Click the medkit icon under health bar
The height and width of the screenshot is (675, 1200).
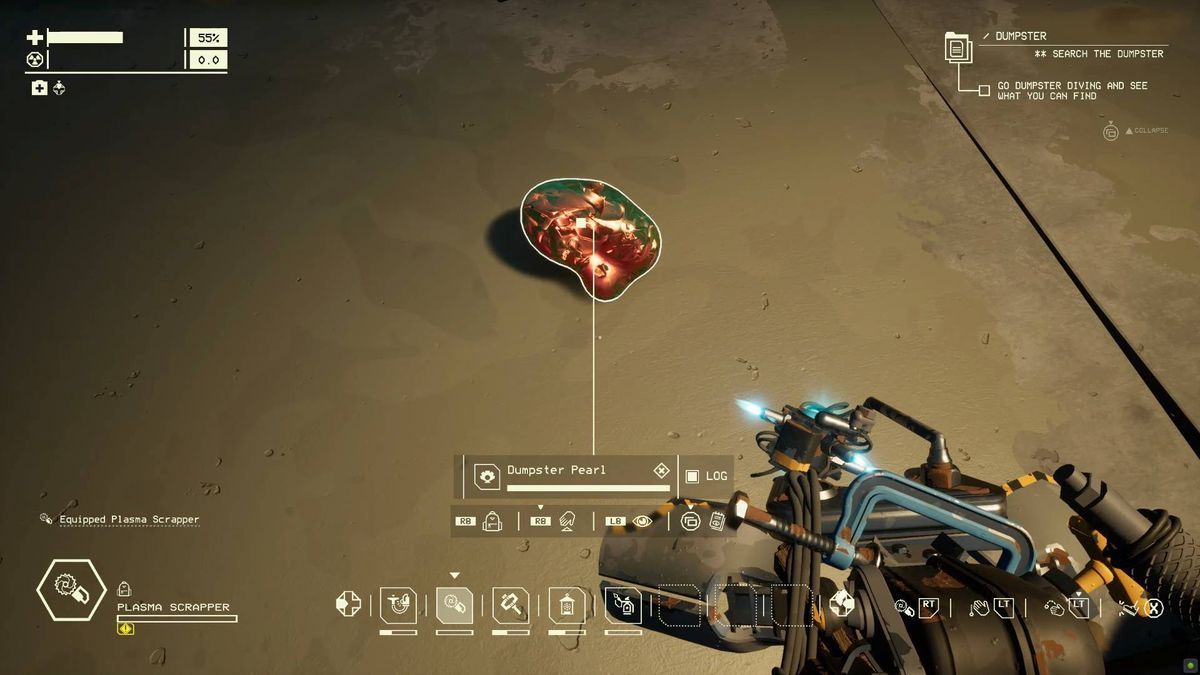[x=39, y=88]
